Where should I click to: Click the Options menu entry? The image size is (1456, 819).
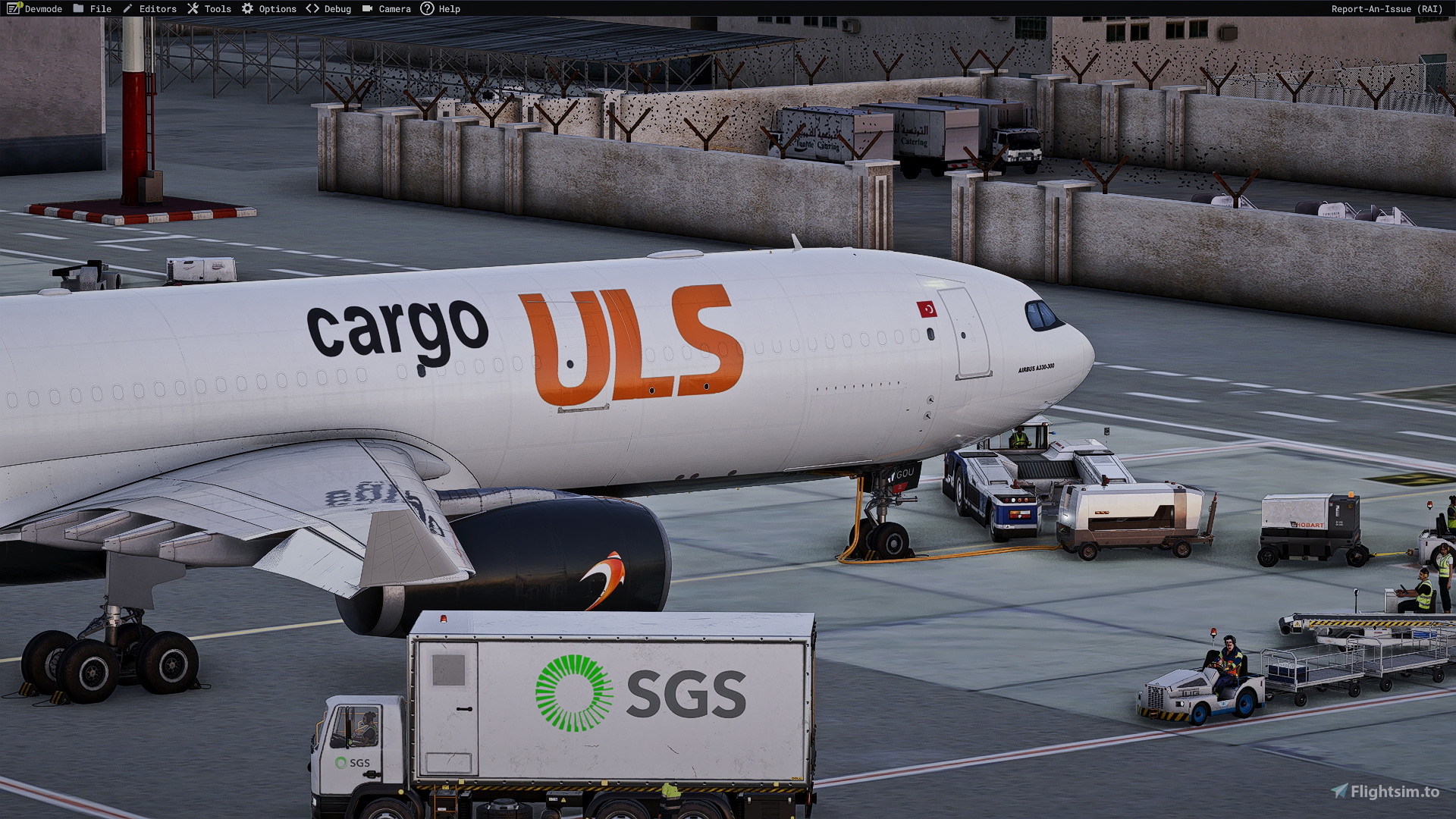(277, 8)
